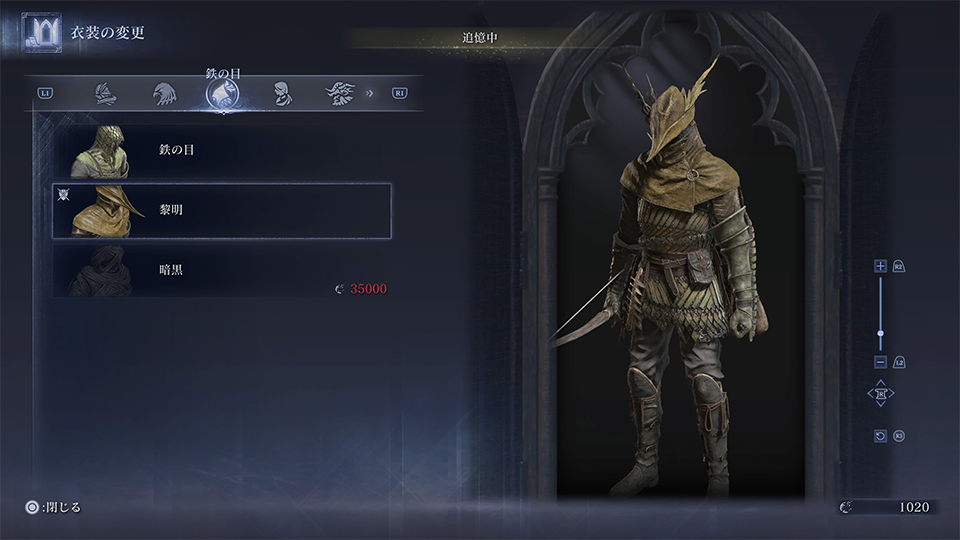Show more character tabs with the double arrow
The height and width of the screenshot is (540, 960).
click(x=370, y=94)
